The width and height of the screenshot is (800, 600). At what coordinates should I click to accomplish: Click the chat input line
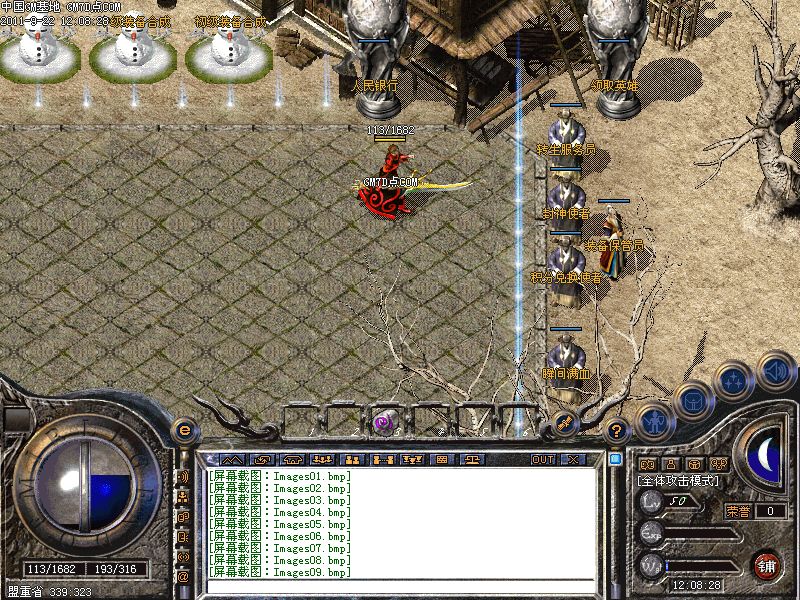point(400,583)
